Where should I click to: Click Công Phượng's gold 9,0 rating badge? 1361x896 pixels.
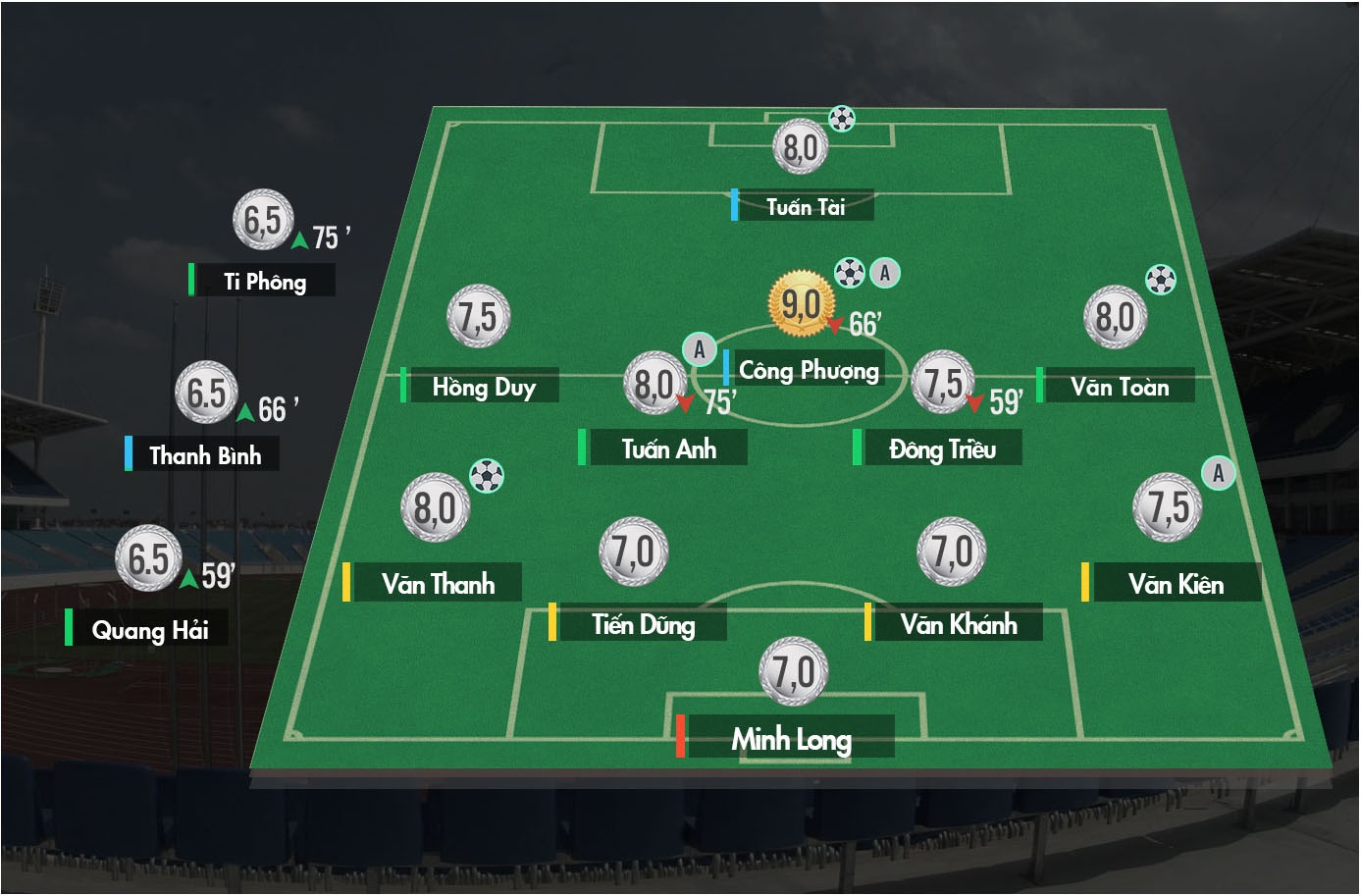(801, 304)
